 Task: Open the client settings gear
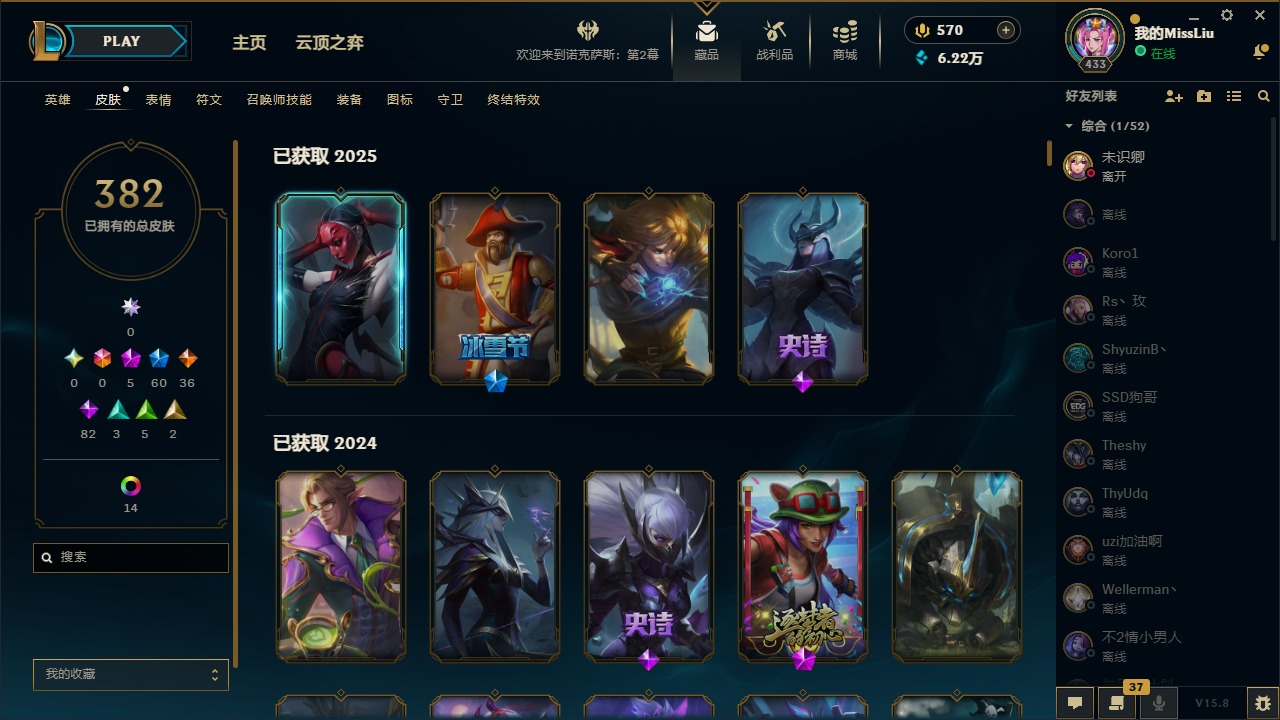(1227, 16)
